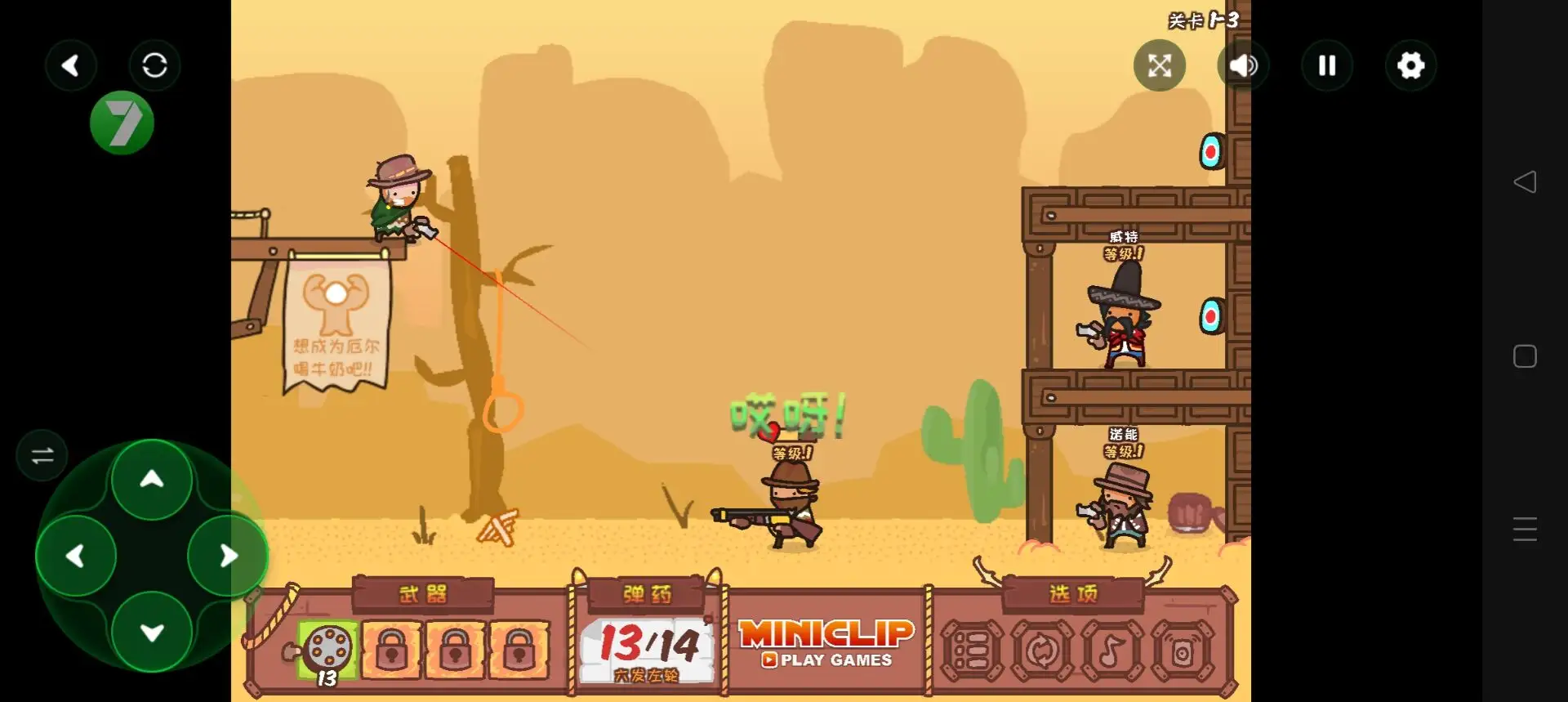Viewport: 1568px width, 702px height.
Task: Toggle sound effects with the speaker box button
Action: point(1182,651)
